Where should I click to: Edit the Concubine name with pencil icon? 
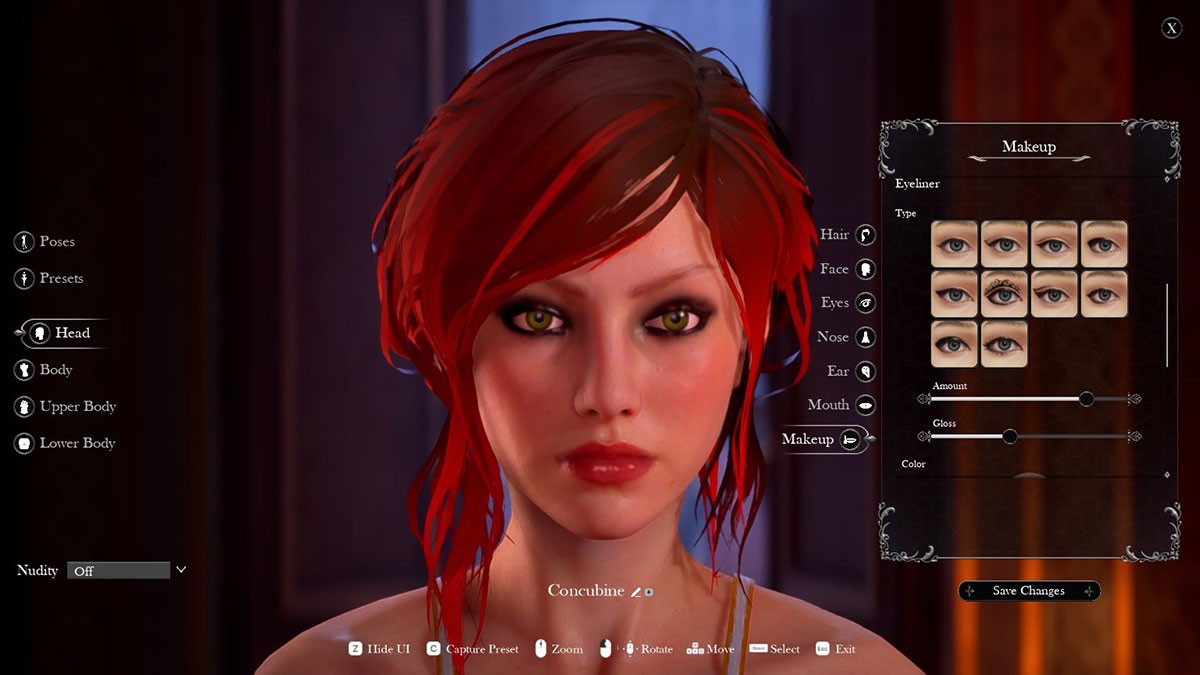636,592
